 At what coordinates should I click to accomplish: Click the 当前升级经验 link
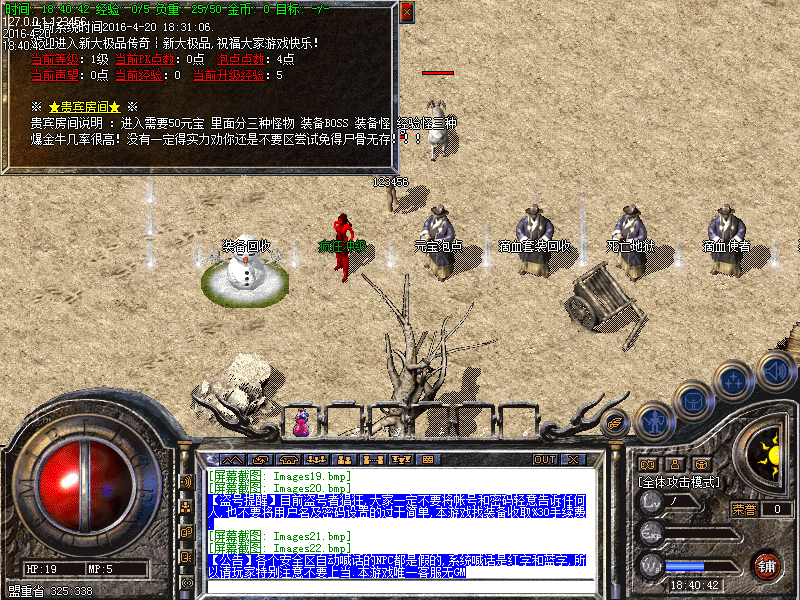(x=229, y=74)
